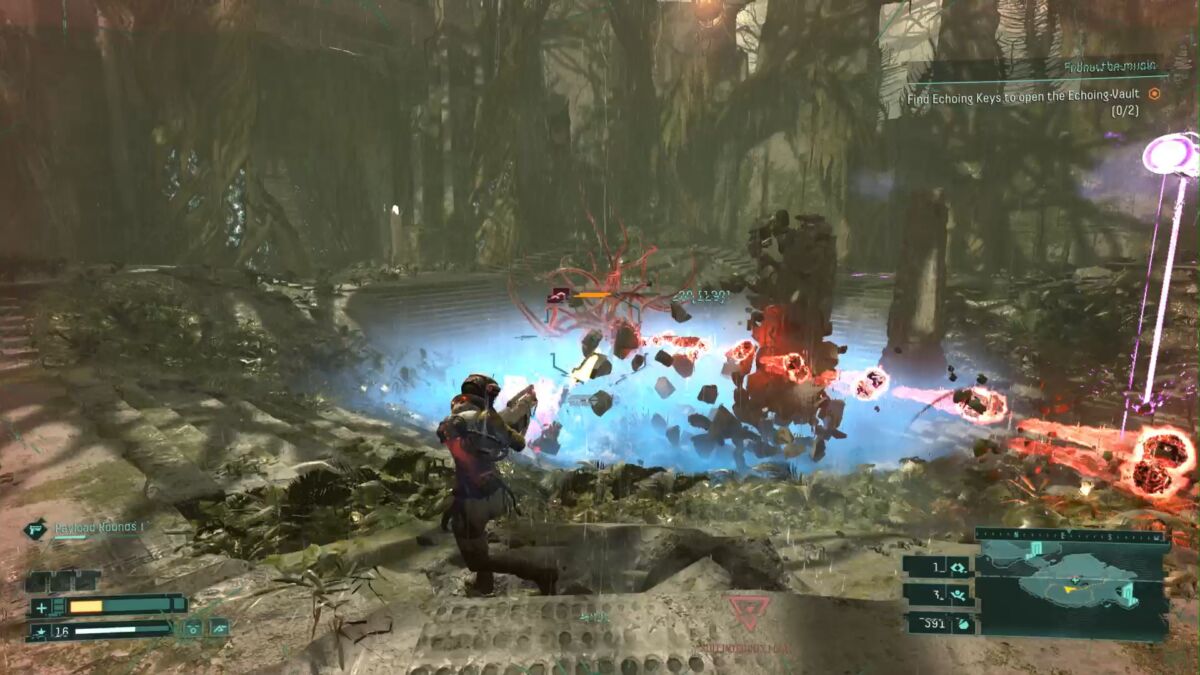Click the orange objective marker icon
The height and width of the screenshot is (675, 1200).
pyautogui.click(x=1154, y=94)
